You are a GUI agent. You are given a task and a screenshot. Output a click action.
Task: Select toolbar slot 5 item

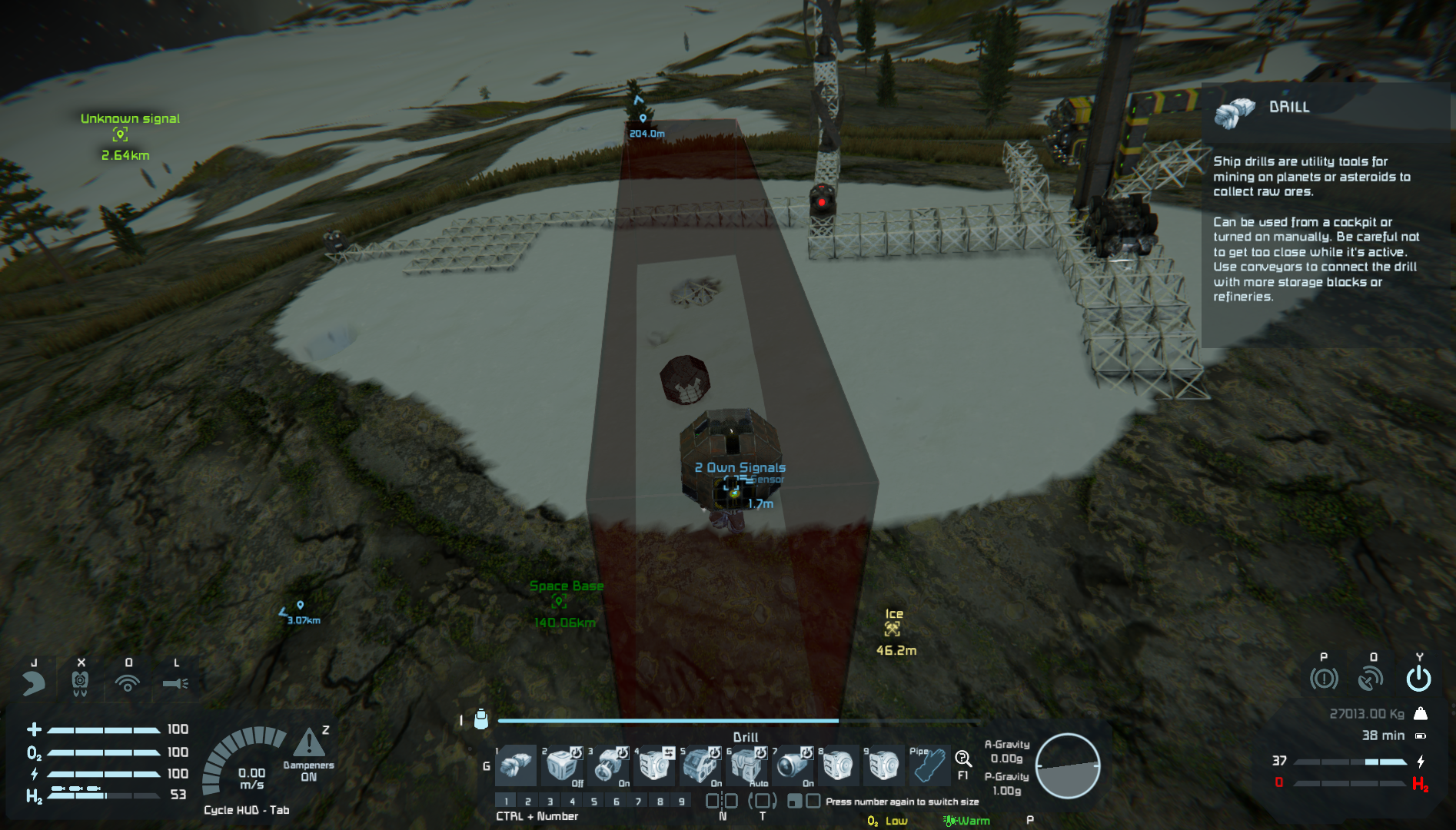tap(700, 765)
